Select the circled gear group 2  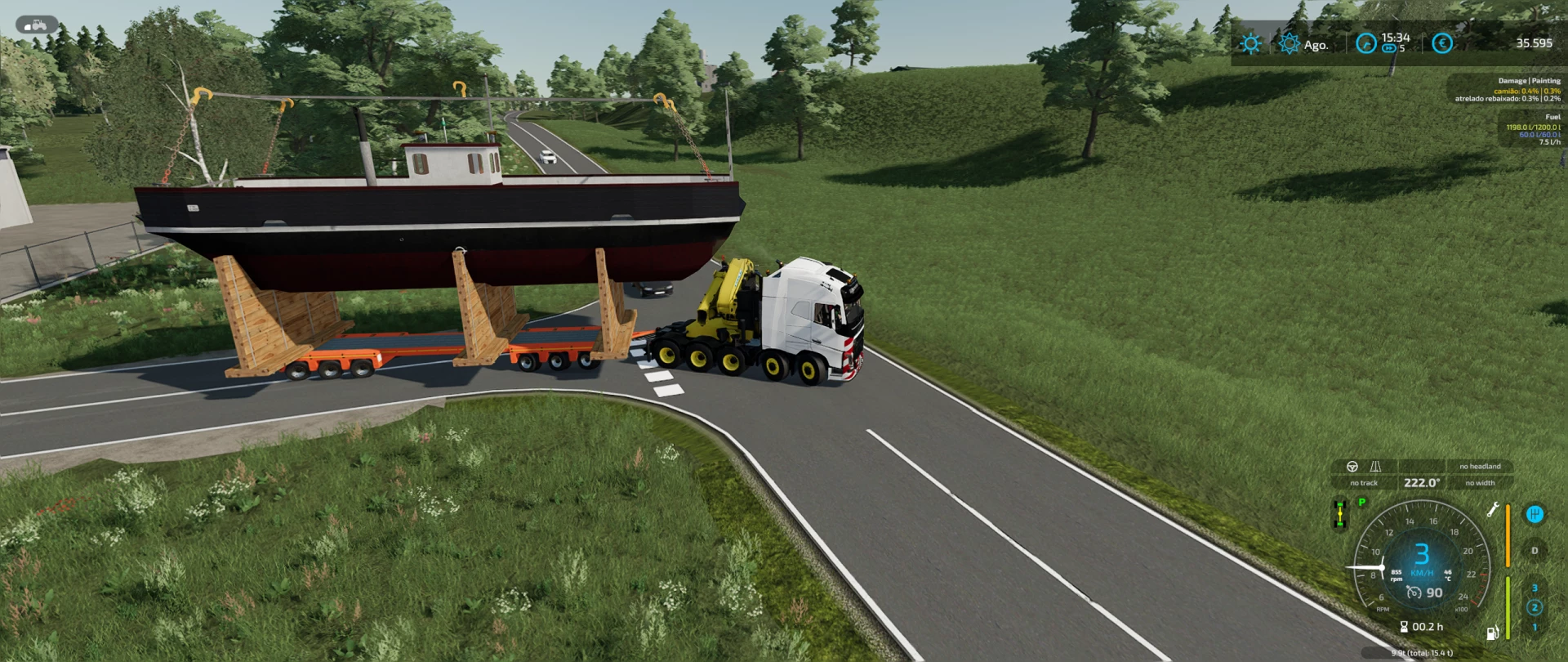pos(1535,607)
